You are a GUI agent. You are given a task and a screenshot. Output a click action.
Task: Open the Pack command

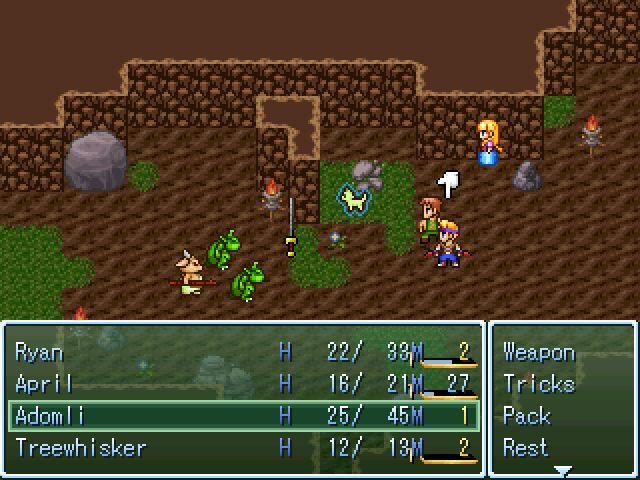(527, 416)
